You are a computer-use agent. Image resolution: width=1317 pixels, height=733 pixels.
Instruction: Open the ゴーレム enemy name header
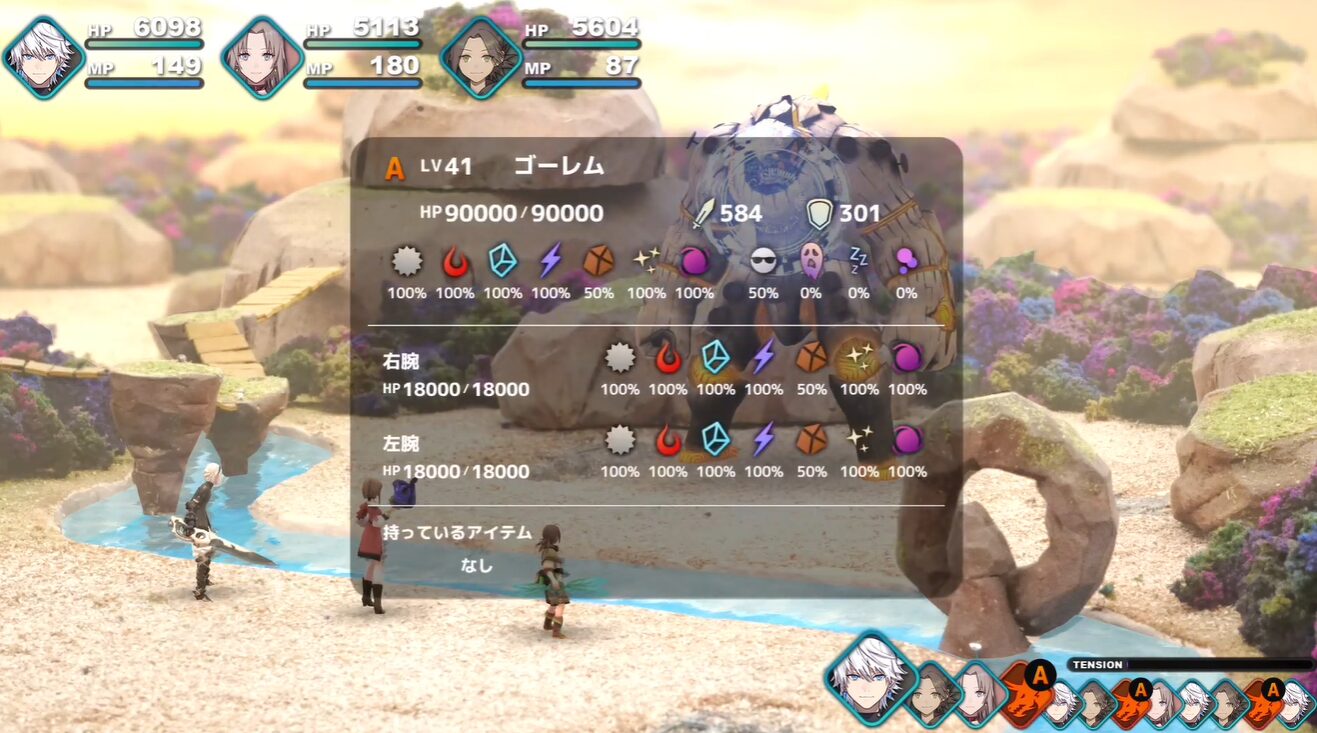coord(558,166)
